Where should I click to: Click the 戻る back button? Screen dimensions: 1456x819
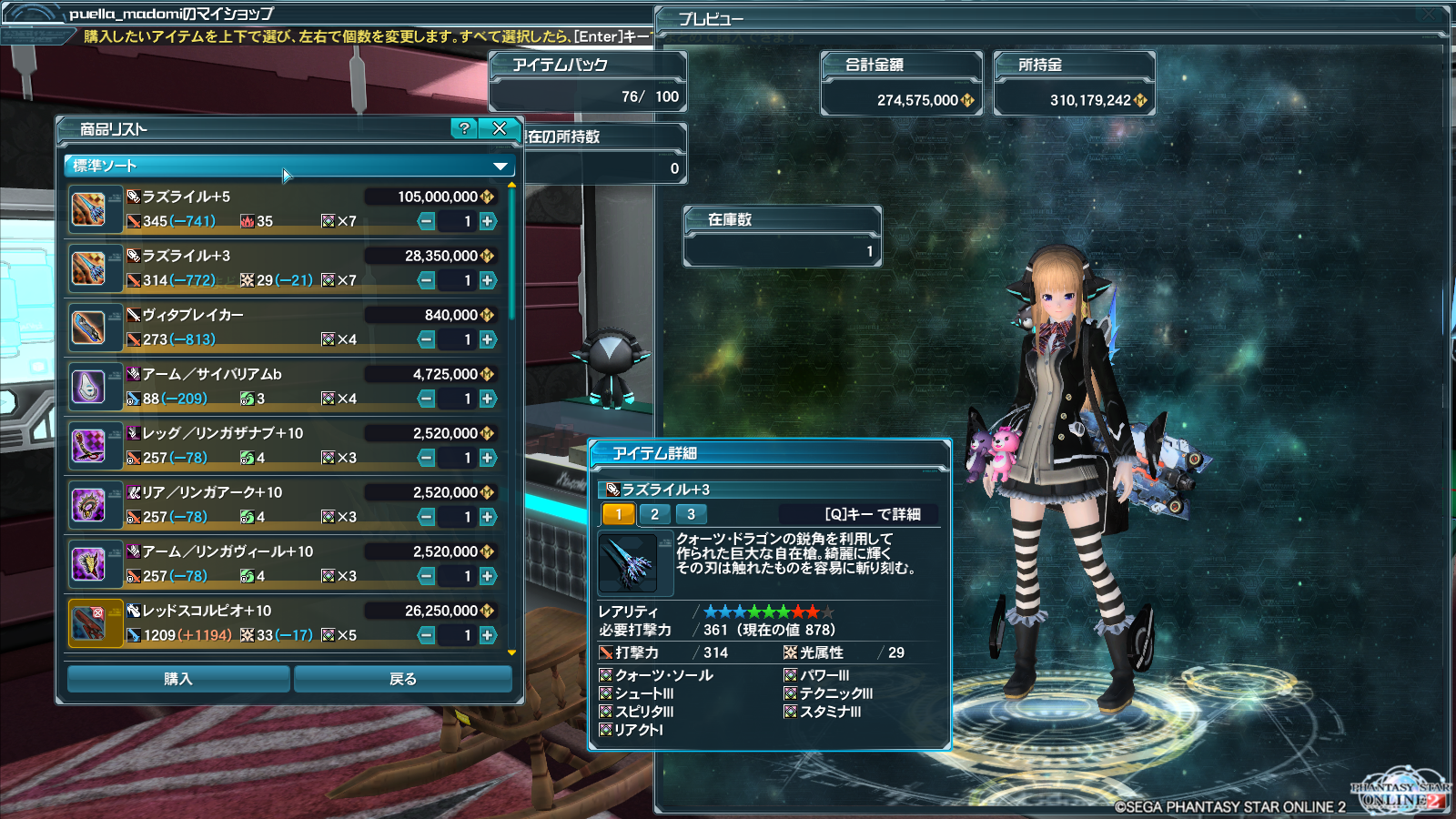pyautogui.click(x=402, y=679)
